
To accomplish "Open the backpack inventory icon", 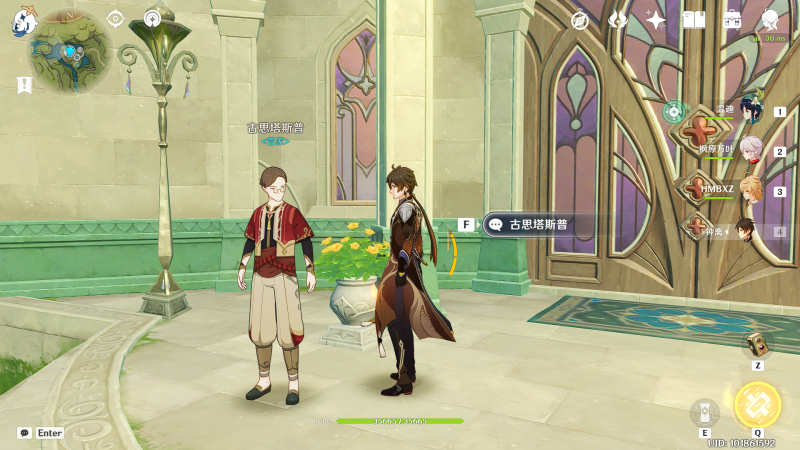I will coord(731,20).
